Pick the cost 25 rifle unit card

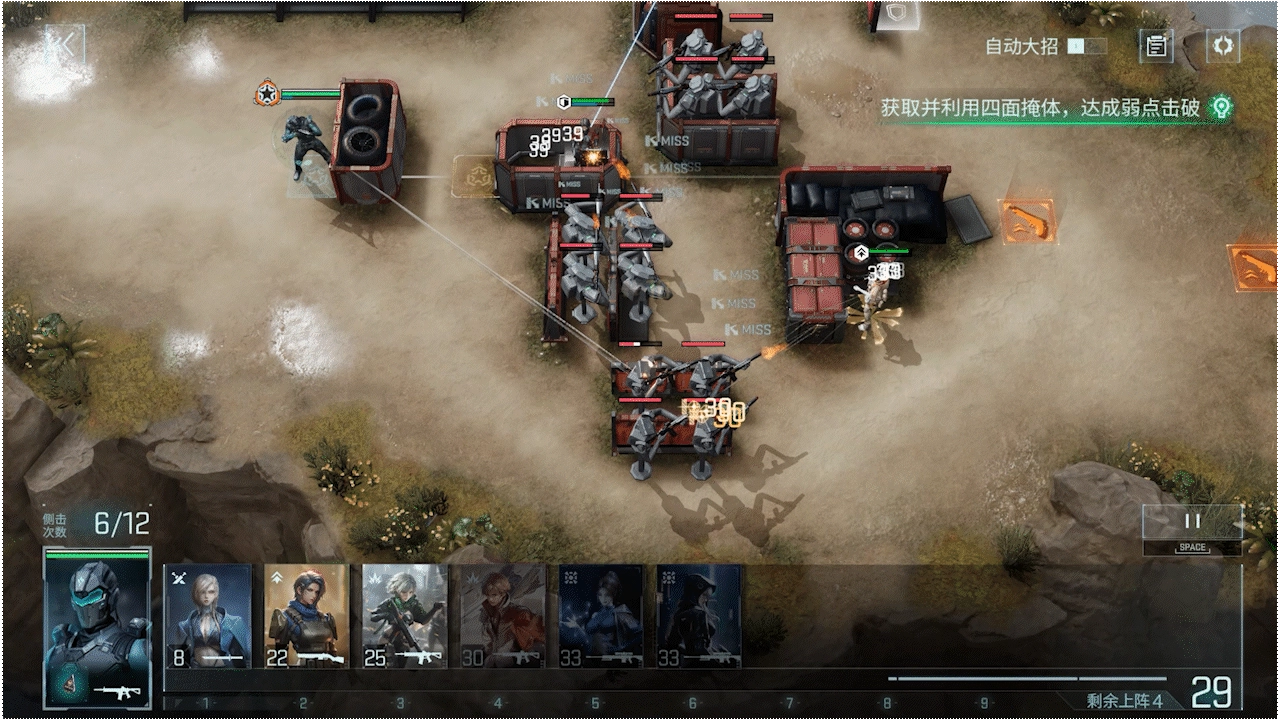404,617
